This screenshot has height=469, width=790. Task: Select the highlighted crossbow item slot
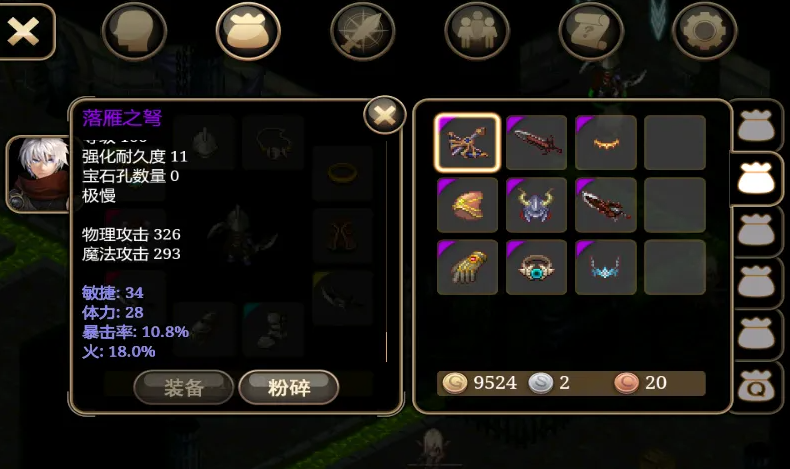click(x=467, y=143)
